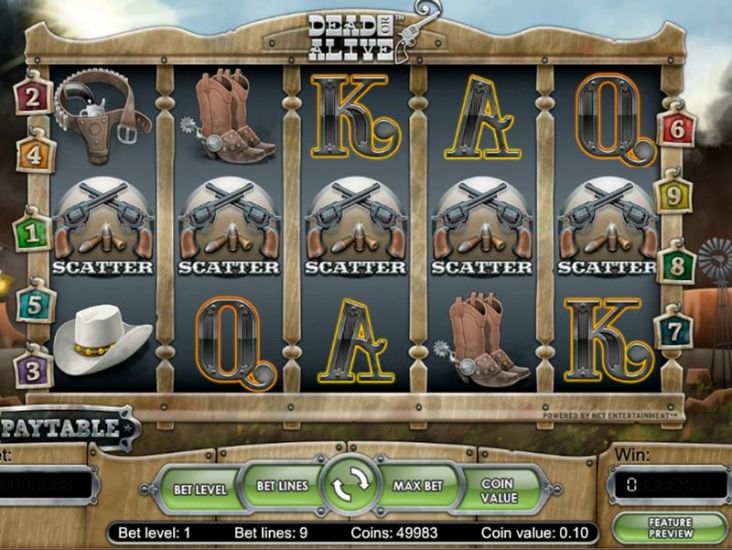This screenshot has width=732, height=550.
Task: Activate payline tag number 1
Action: 33,233
